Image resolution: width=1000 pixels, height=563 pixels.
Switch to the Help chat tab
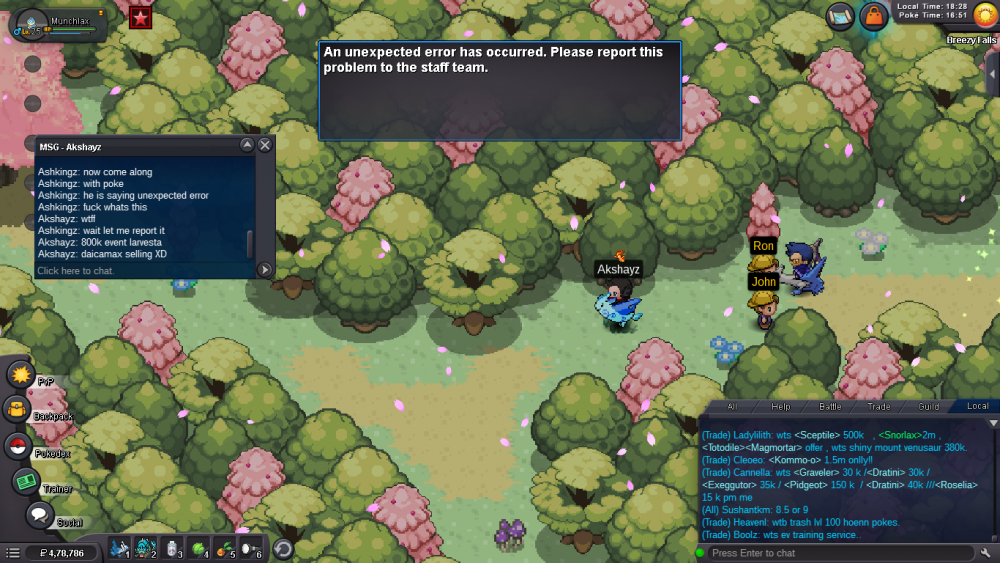[781, 407]
